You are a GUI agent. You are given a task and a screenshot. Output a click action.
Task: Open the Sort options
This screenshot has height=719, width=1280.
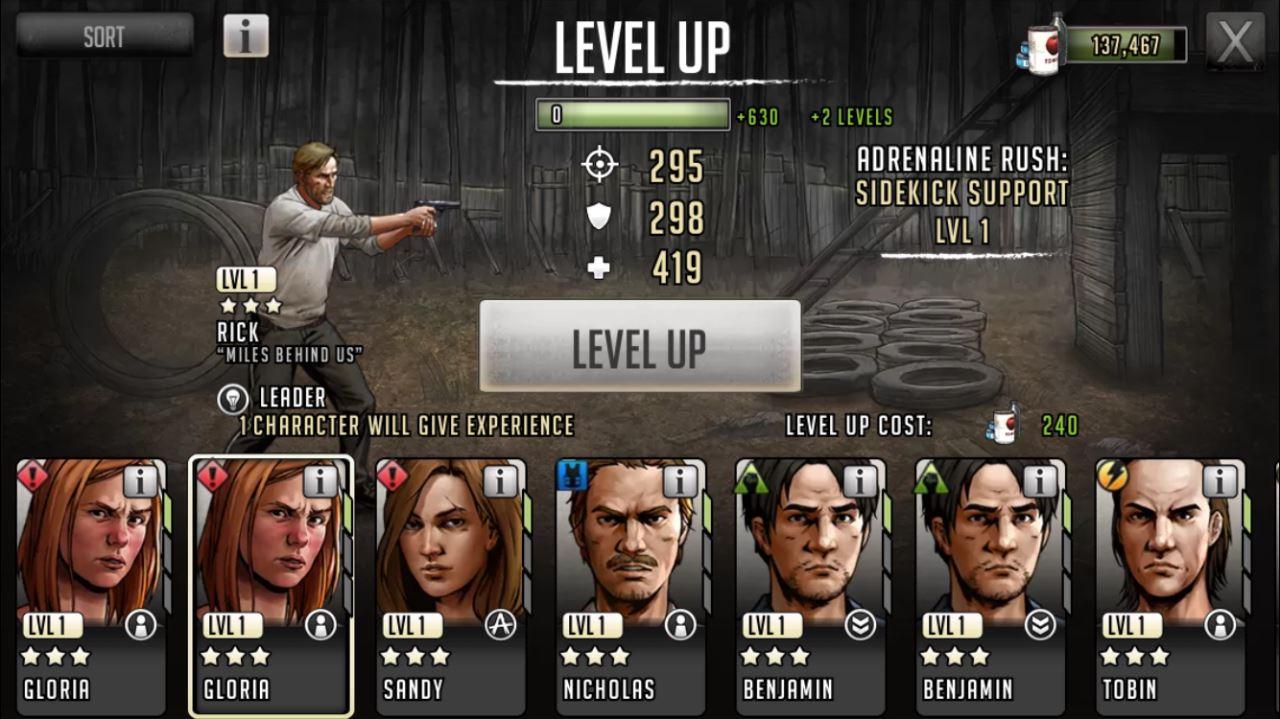pos(104,36)
